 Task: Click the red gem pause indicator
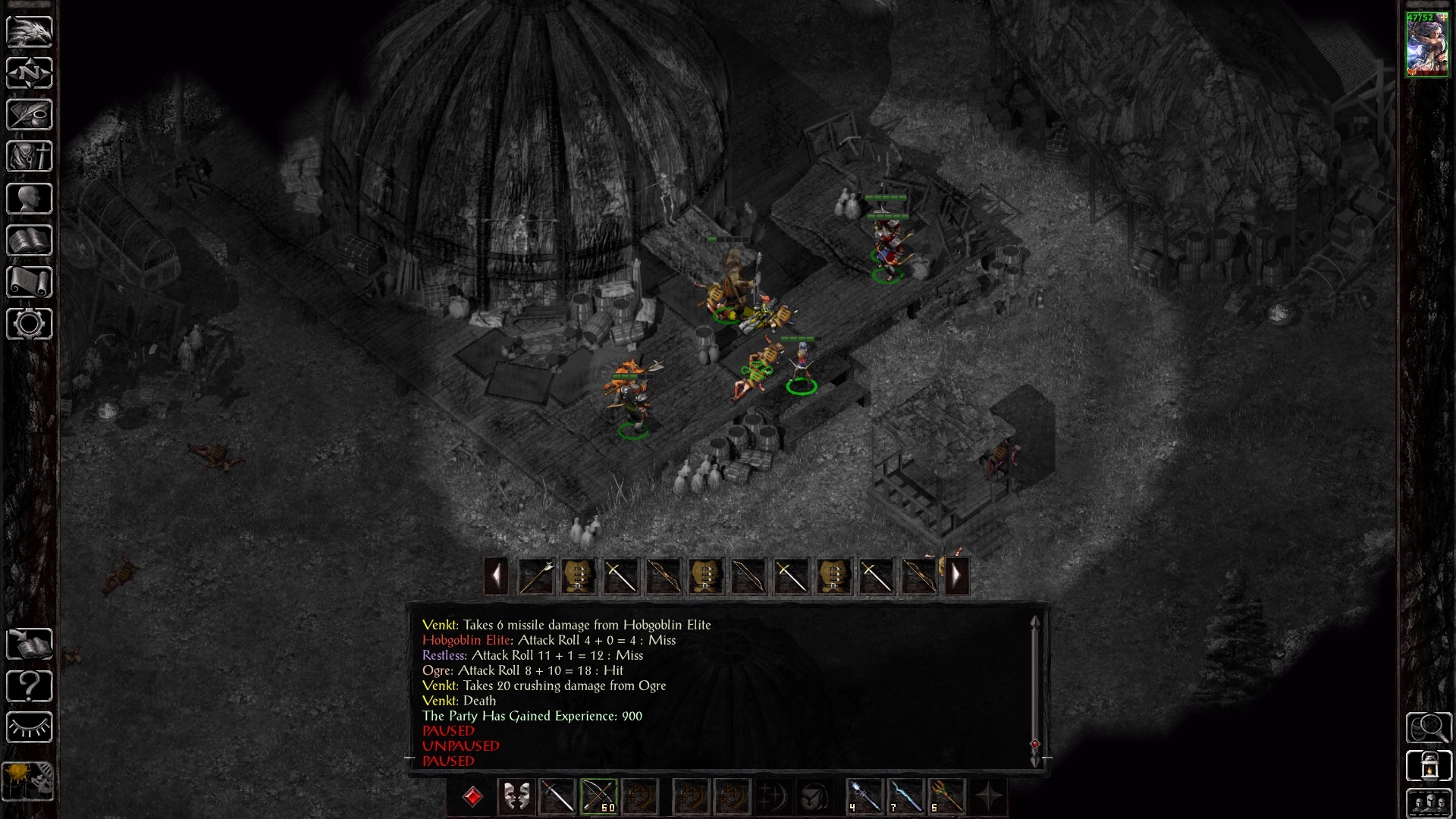(x=472, y=797)
